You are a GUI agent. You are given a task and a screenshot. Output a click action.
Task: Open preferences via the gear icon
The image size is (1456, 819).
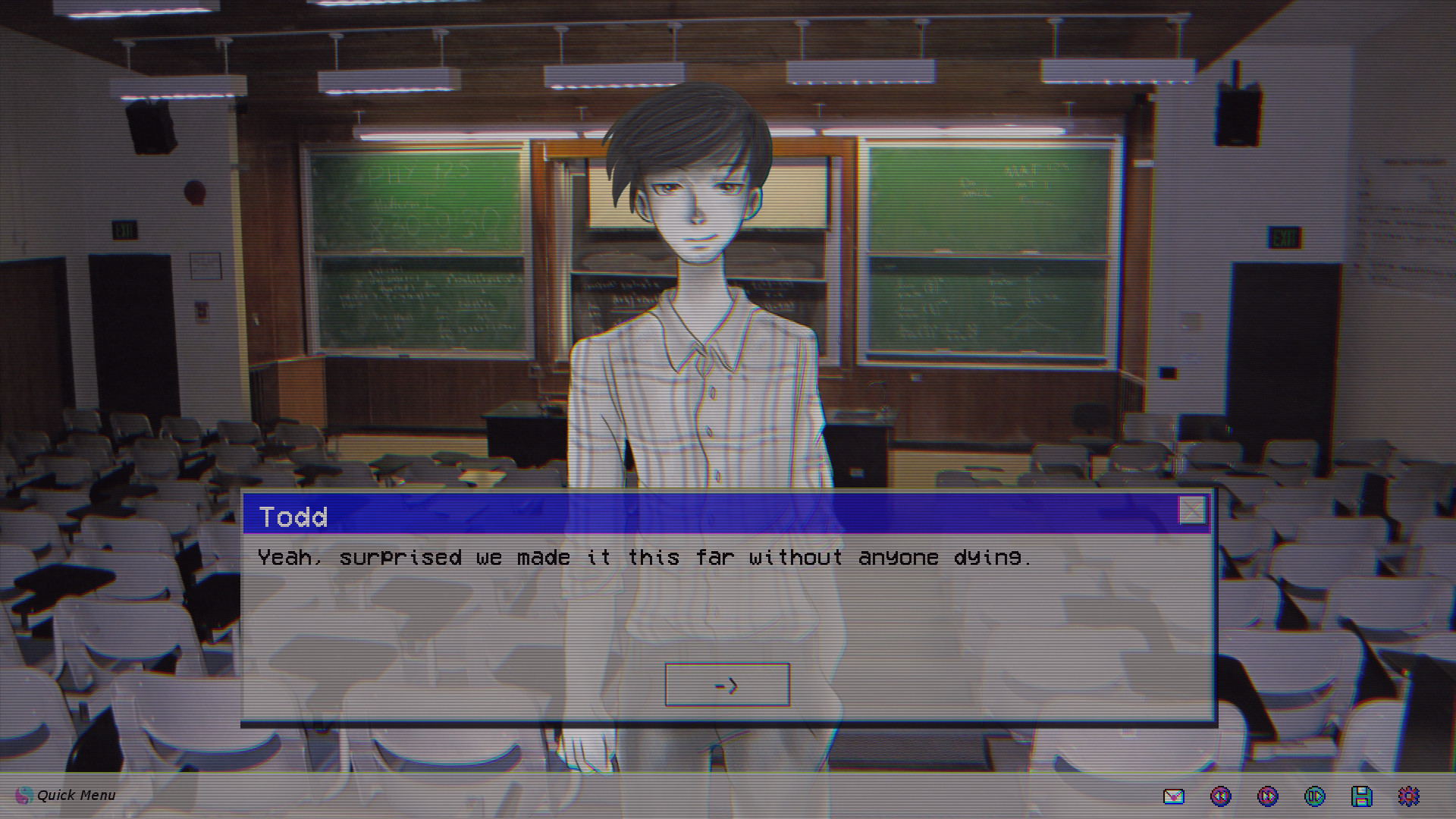pos(1408,796)
